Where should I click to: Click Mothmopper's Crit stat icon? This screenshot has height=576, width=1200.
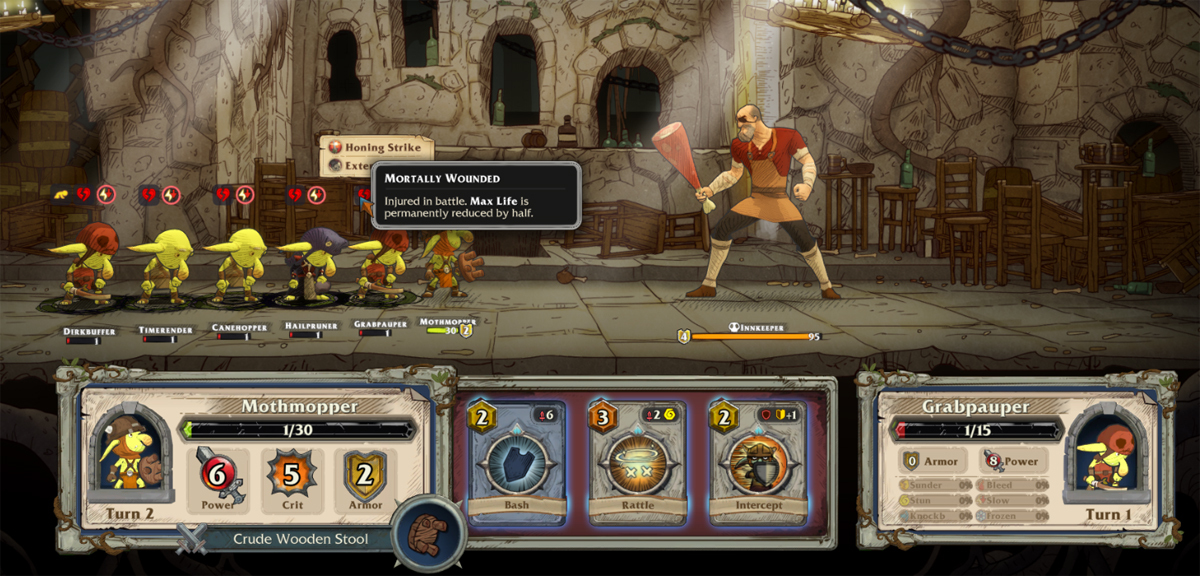(290, 475)
